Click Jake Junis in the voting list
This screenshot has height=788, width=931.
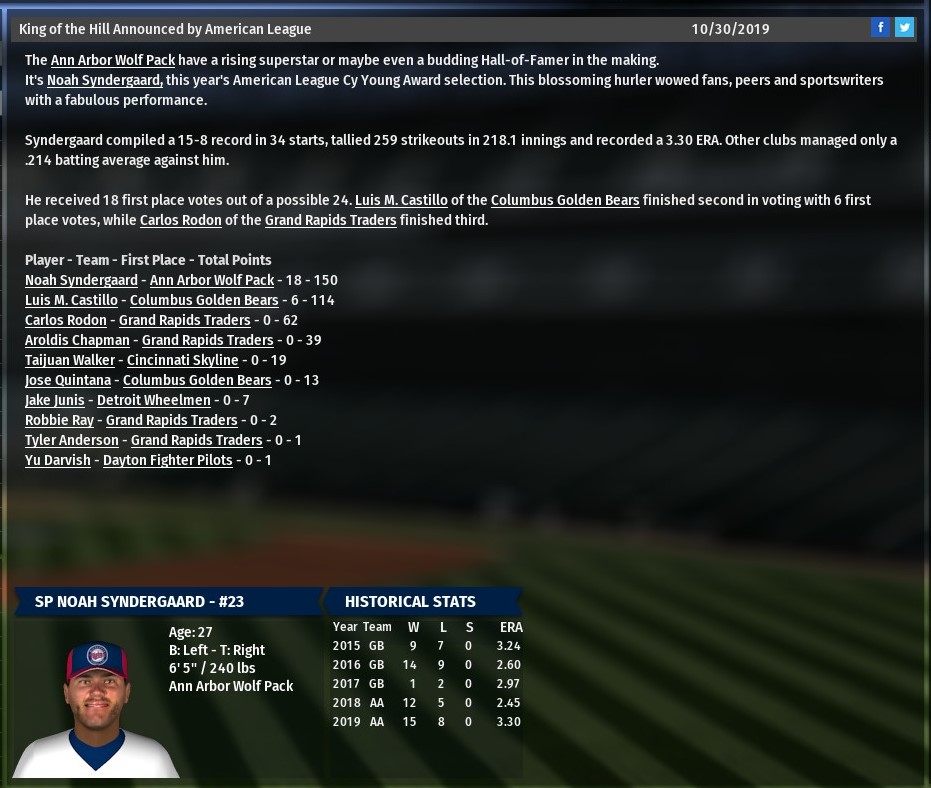[55, 400]
